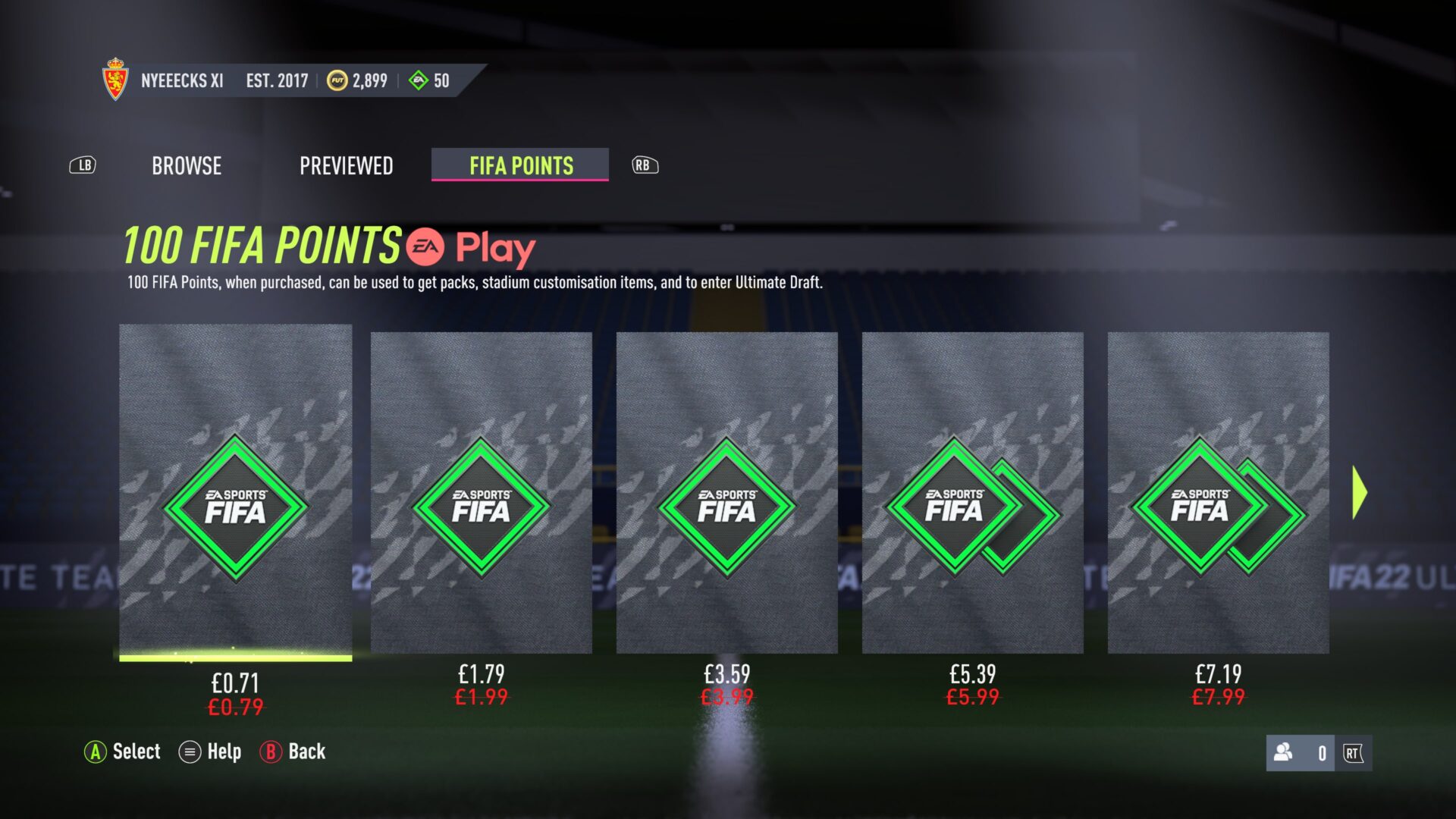Open the co-op friends icon
Viewport: 1456px width, 819px height.
pos(1282,752)
